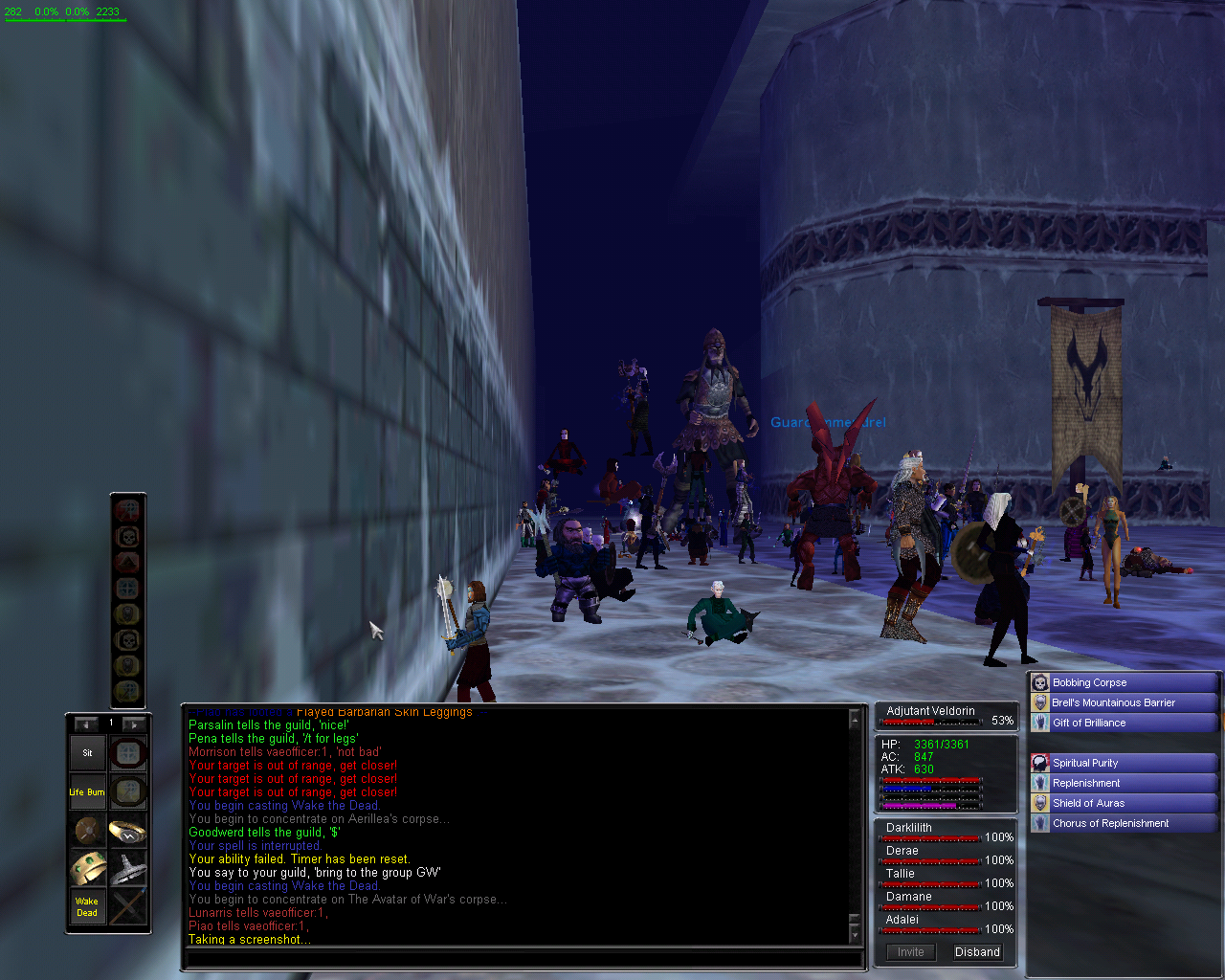Select the gold crown with green gems
1225x980 pixels.
[87, 868]
